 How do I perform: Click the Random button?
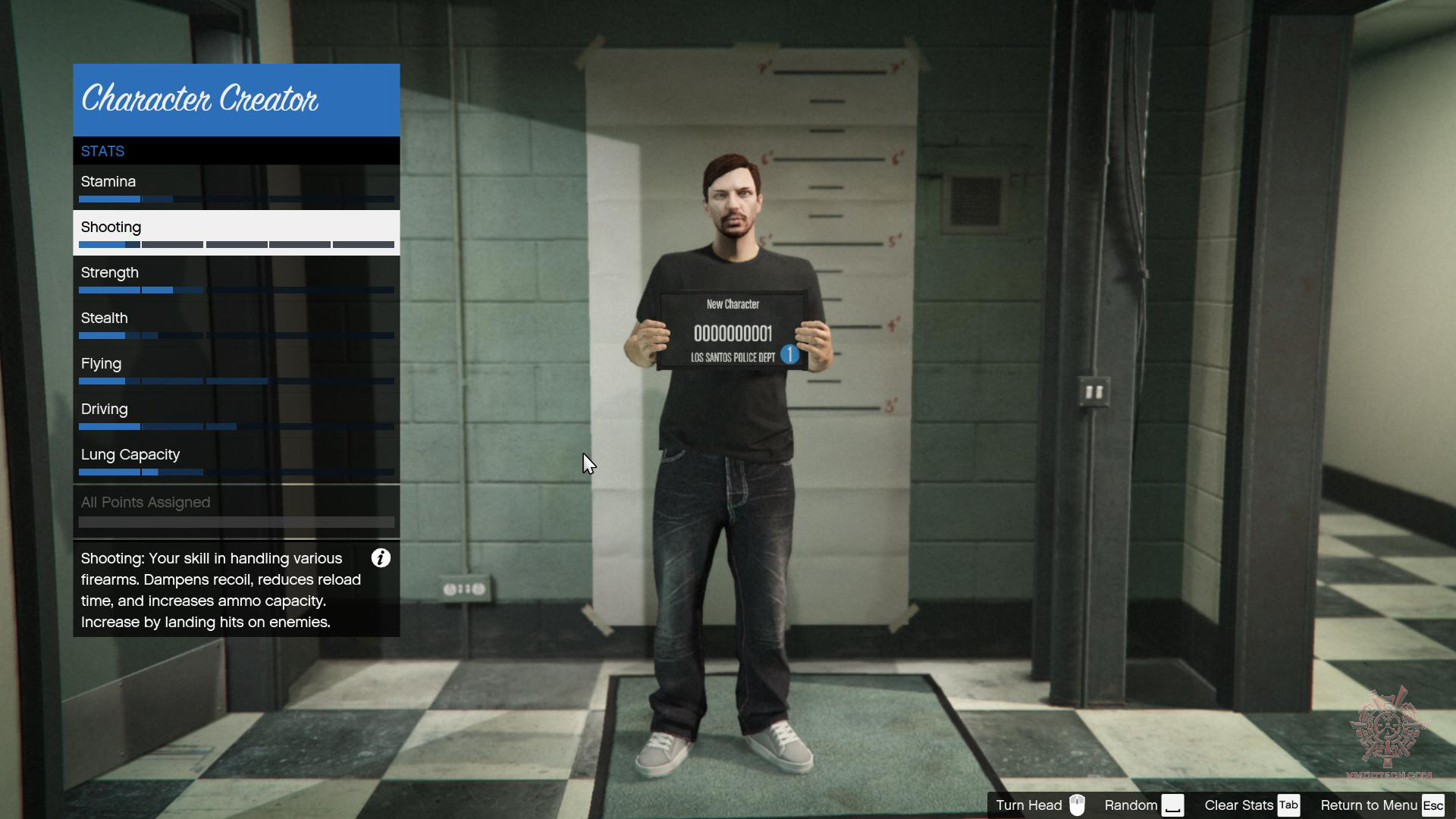(1144, 805)
